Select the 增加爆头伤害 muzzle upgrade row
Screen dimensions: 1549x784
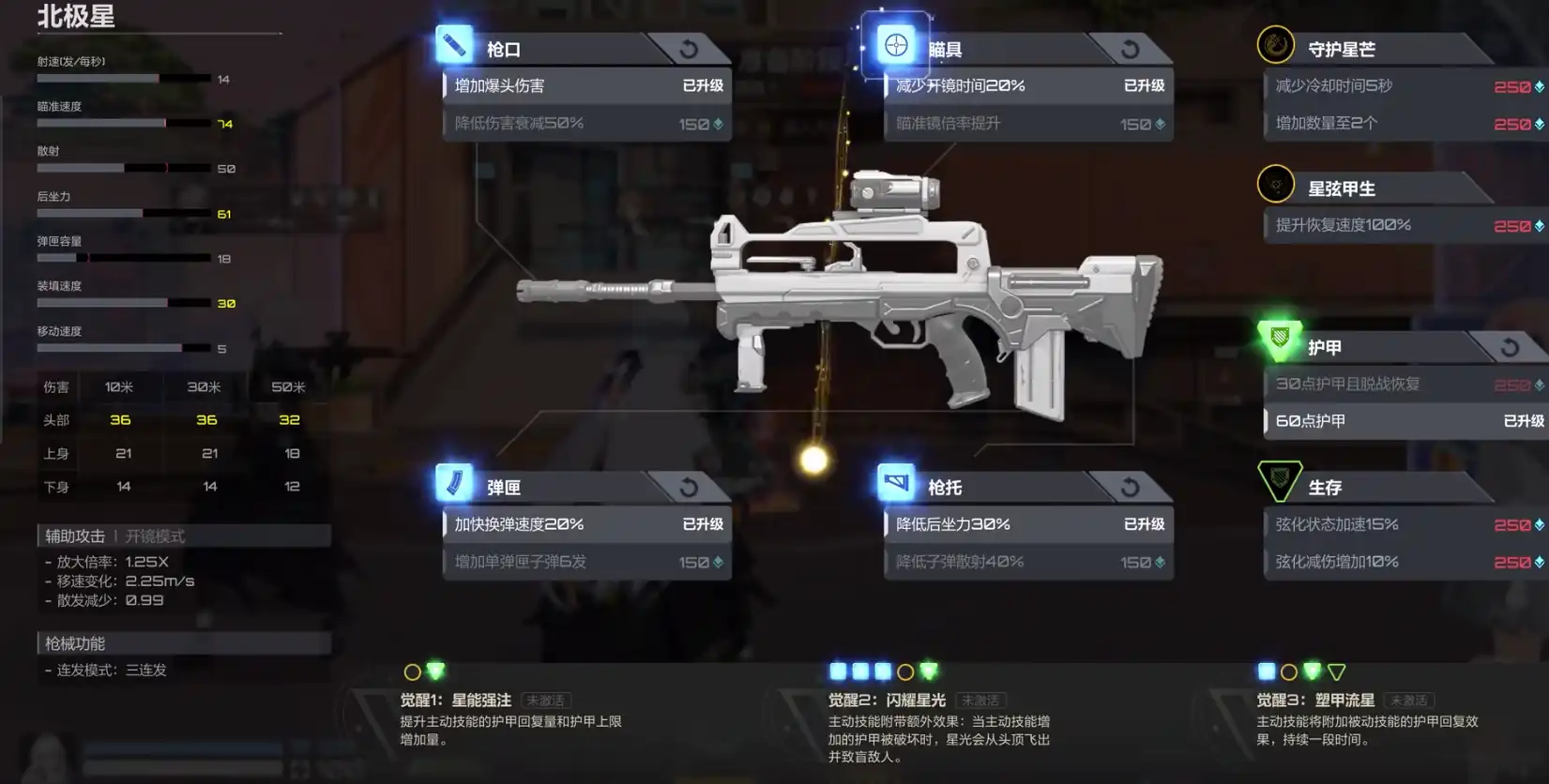click(x=586, y=86)
